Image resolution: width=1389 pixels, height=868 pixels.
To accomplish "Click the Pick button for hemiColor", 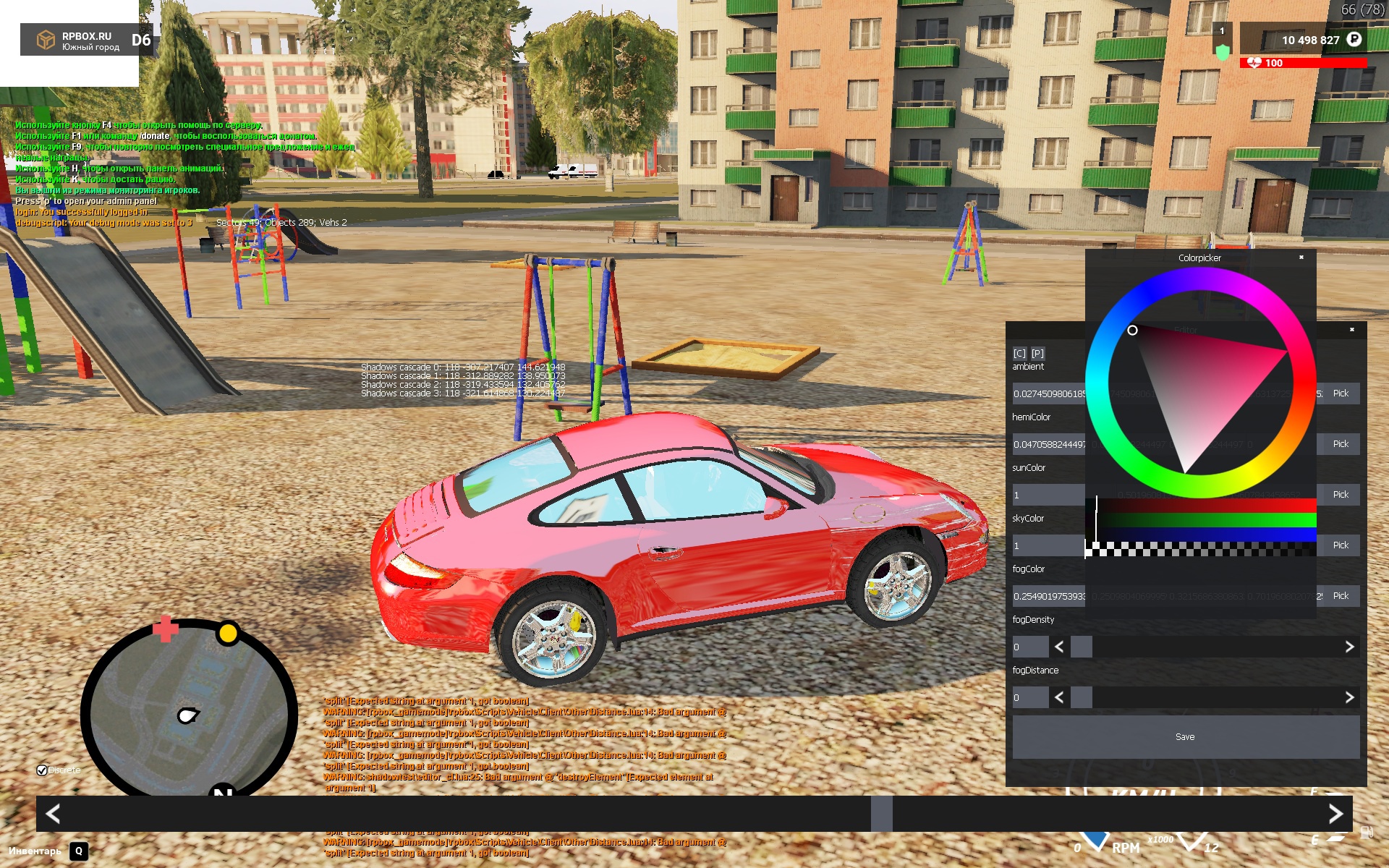I will pyautogui.click(x=1340, y=444).
